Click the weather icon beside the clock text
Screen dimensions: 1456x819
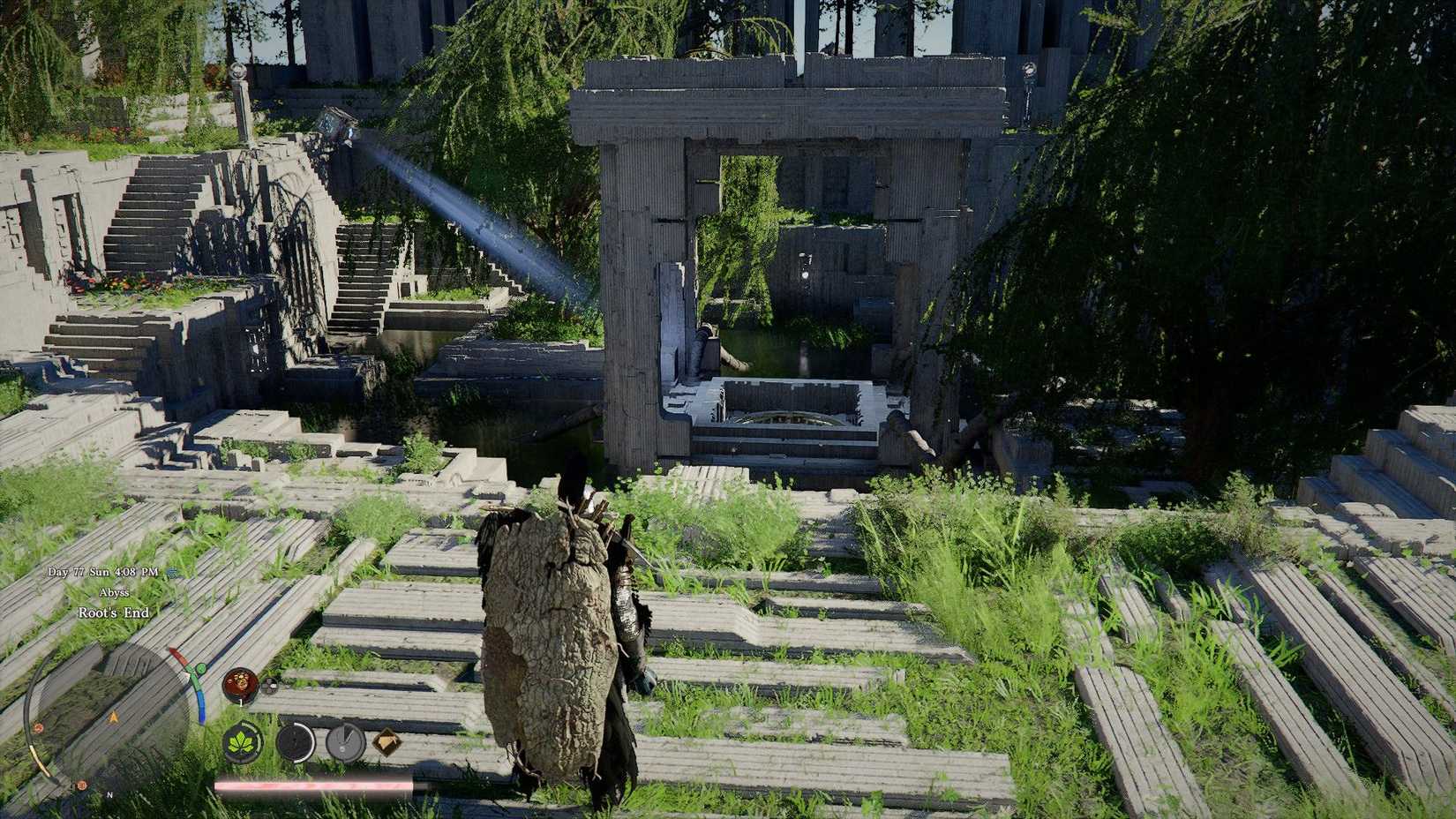click(x=171, y=573)
